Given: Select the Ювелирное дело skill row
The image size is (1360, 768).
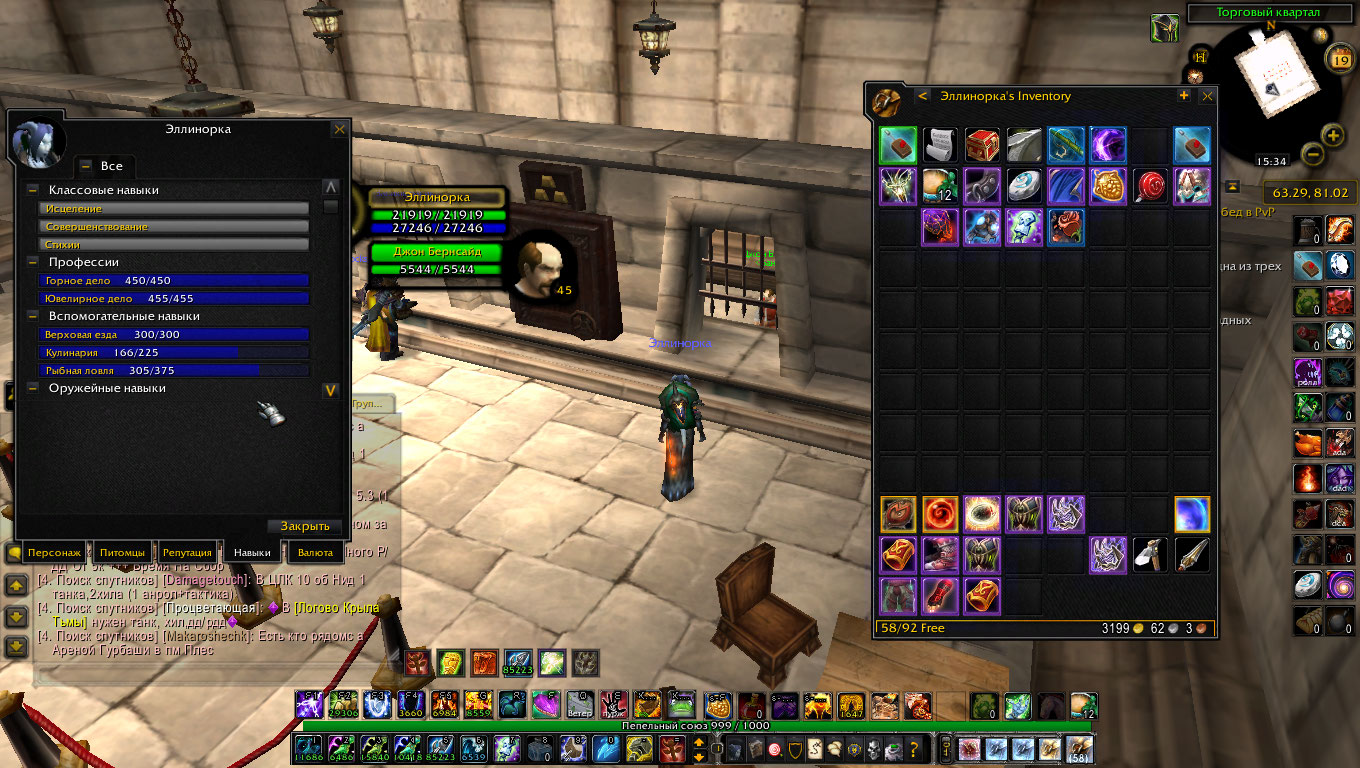Looking at the screenshot, I should (175, 299).
